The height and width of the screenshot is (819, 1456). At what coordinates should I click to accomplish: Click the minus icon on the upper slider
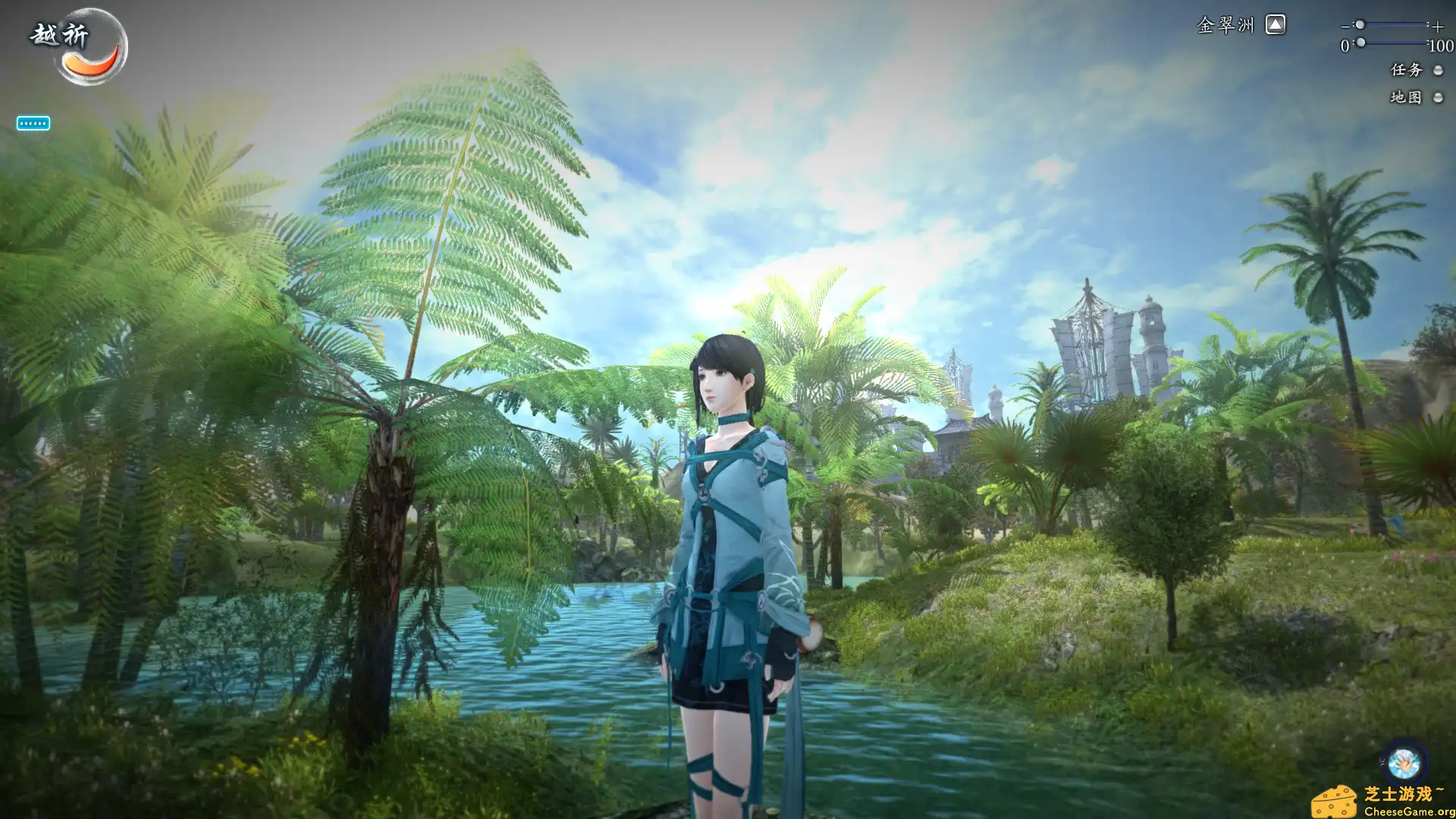(x=1345, y=26)
